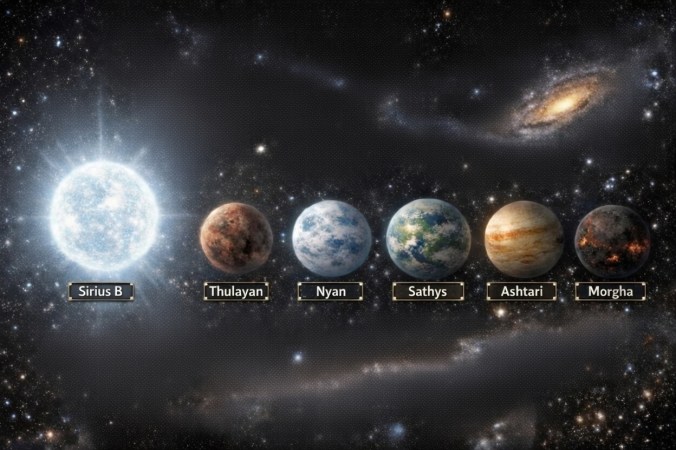676x450 pixels.
Task: Pick the Morgha name label
Action: tap(610, 291)
